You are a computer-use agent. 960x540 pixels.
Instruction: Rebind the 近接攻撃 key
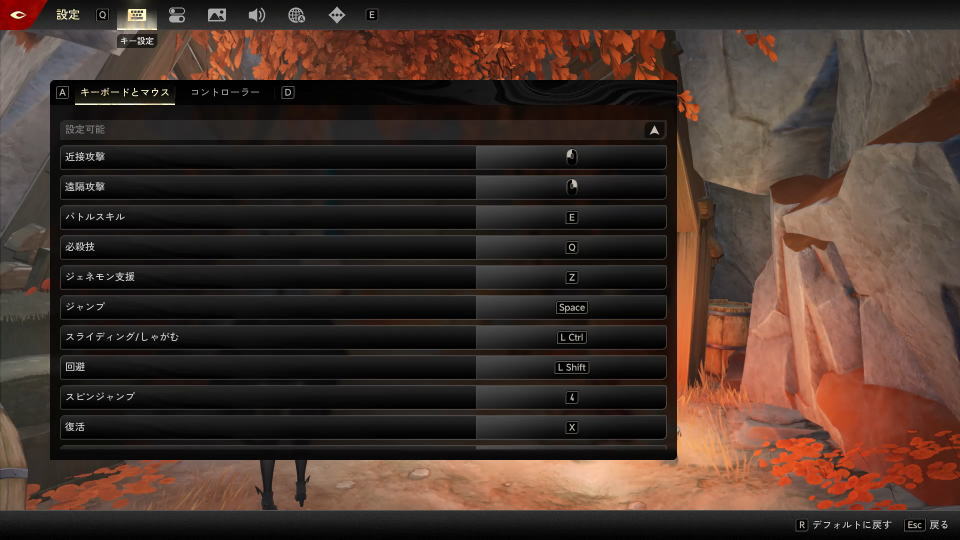click(x=571, y=157)
